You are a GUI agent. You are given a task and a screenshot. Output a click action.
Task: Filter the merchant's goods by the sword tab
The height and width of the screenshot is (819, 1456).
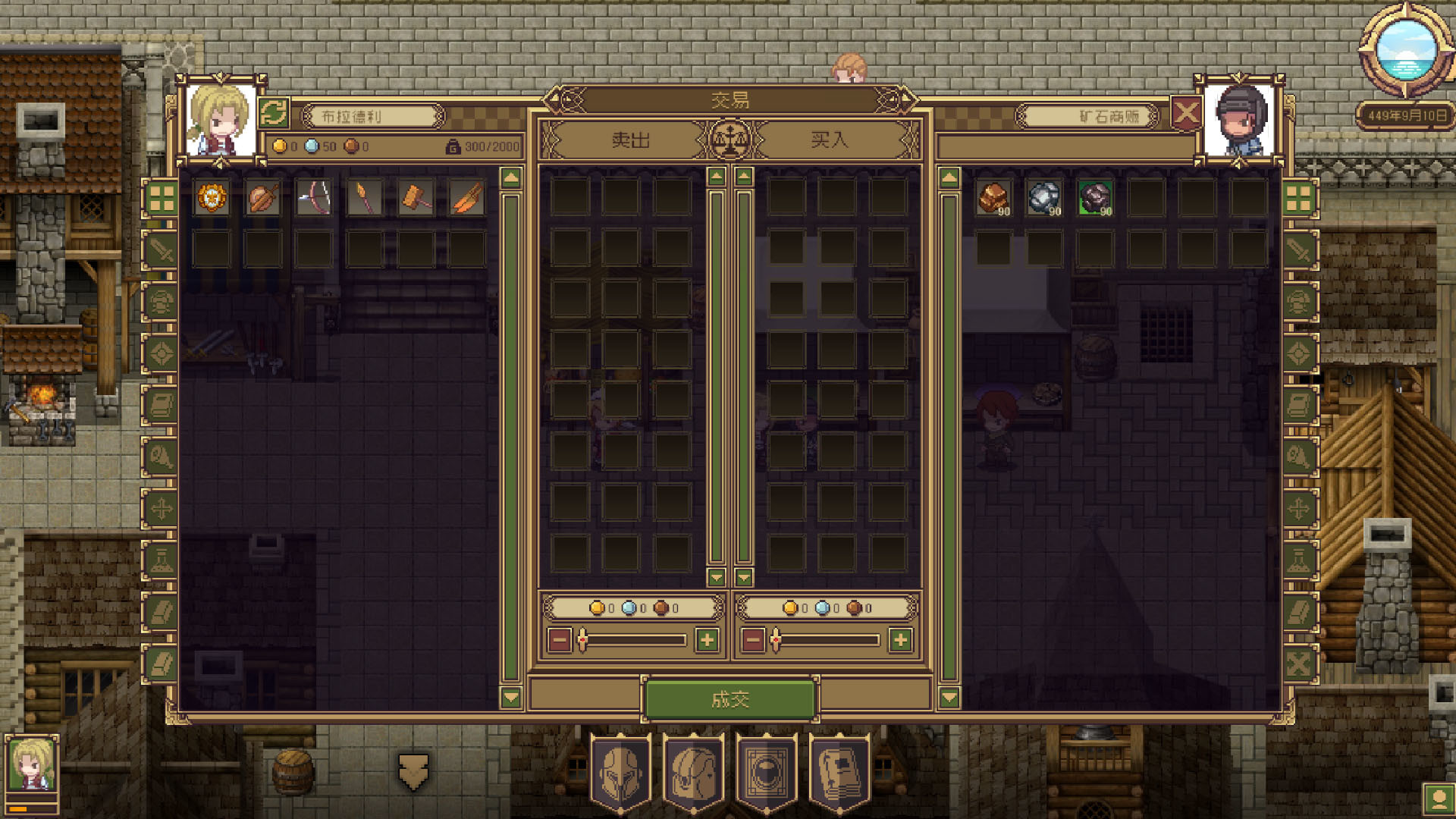[x=1298, y=250]
